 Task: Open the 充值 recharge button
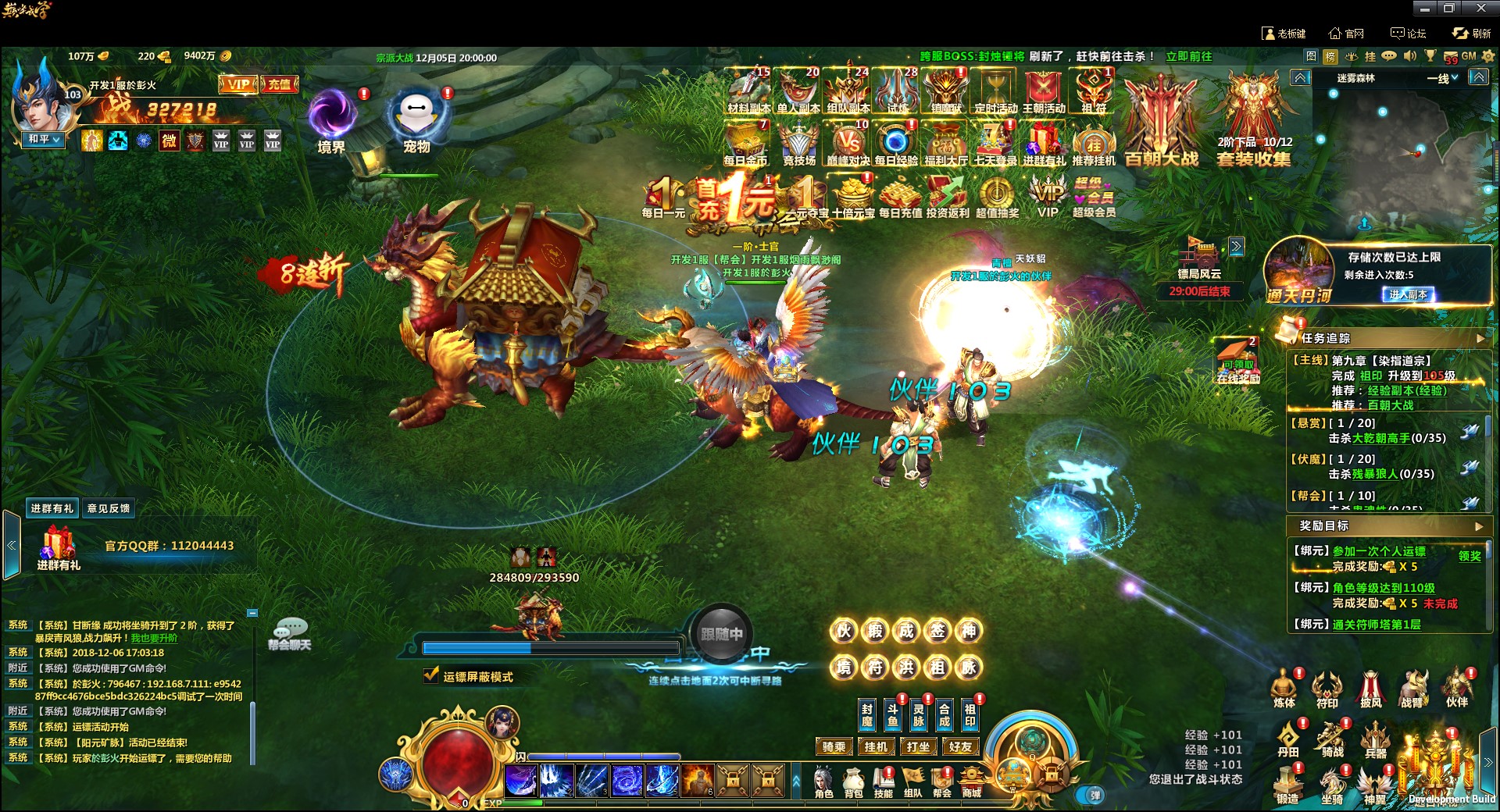(x=280, y=84)
